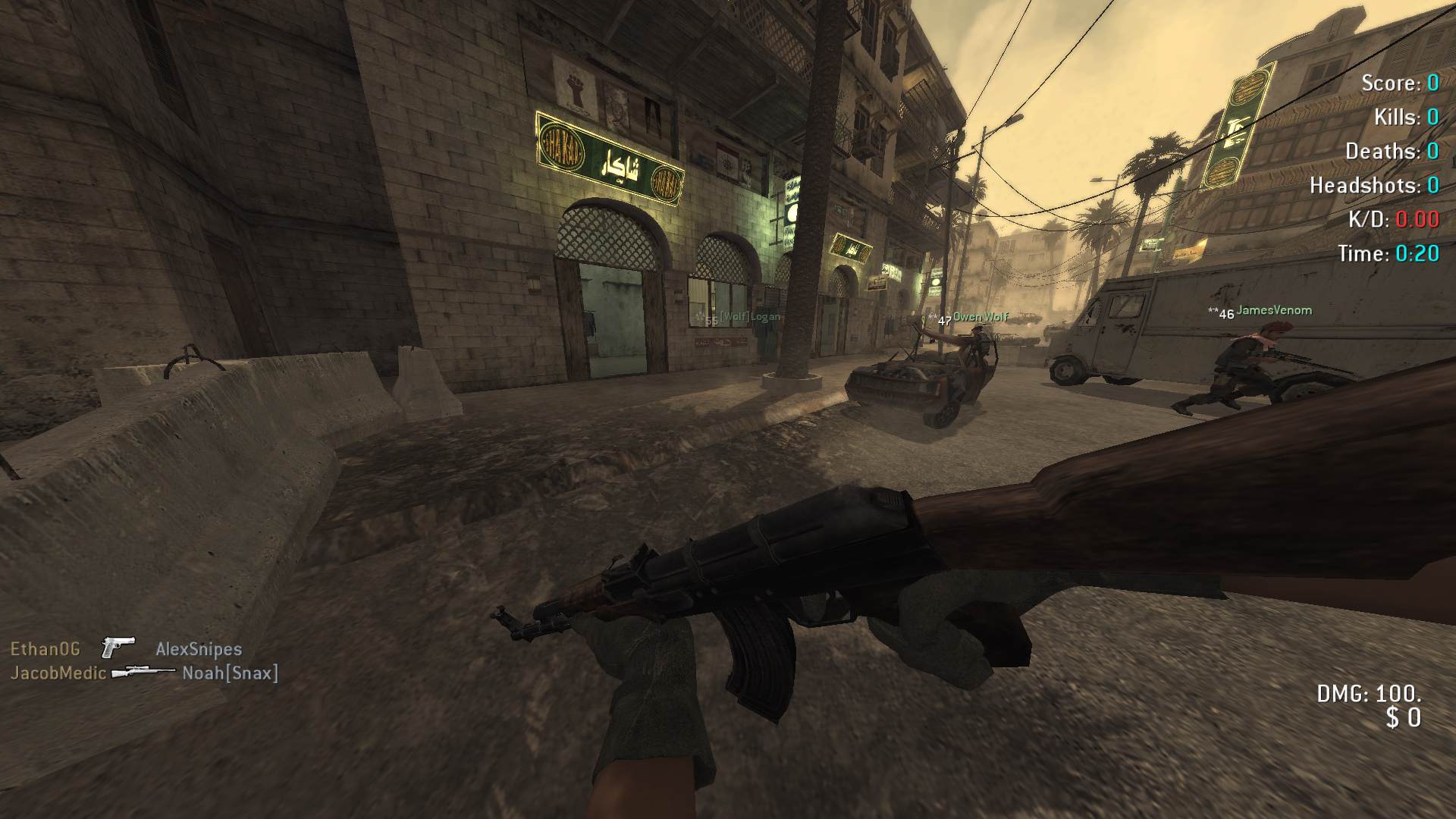
Task: Click the sniper rifle kill feed icon
Action: tap(143, 672)
